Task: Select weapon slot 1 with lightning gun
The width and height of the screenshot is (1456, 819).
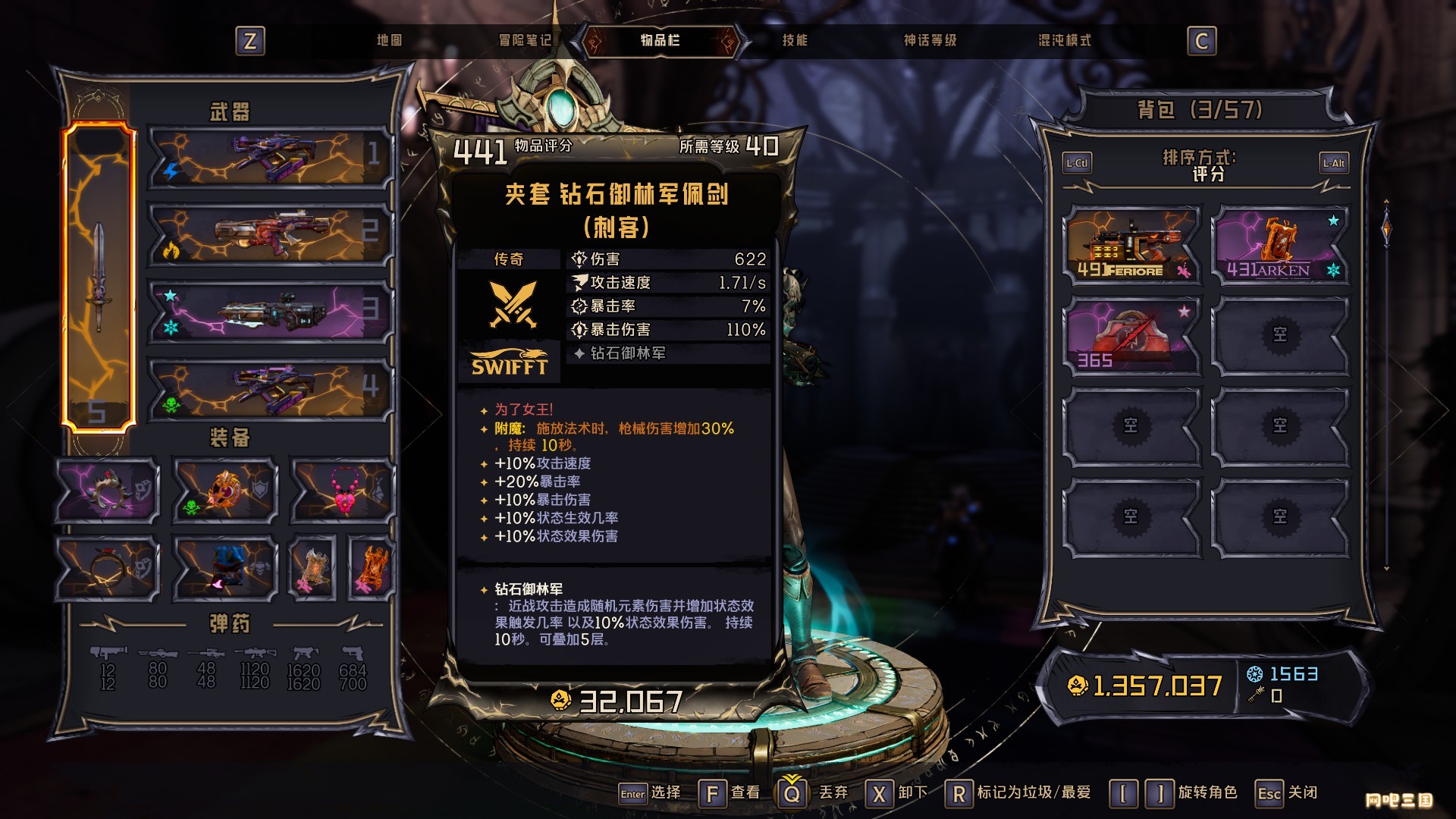Action: [x=269, y=157]
